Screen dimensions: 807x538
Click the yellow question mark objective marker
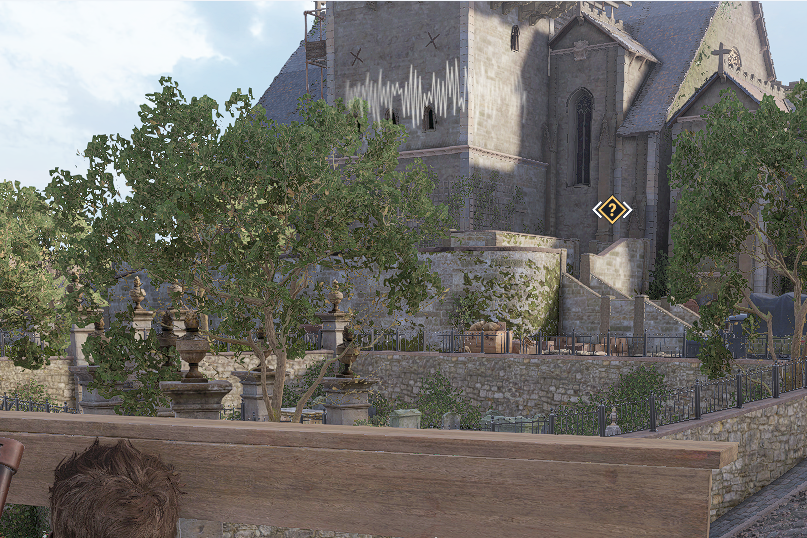point(611,210)
